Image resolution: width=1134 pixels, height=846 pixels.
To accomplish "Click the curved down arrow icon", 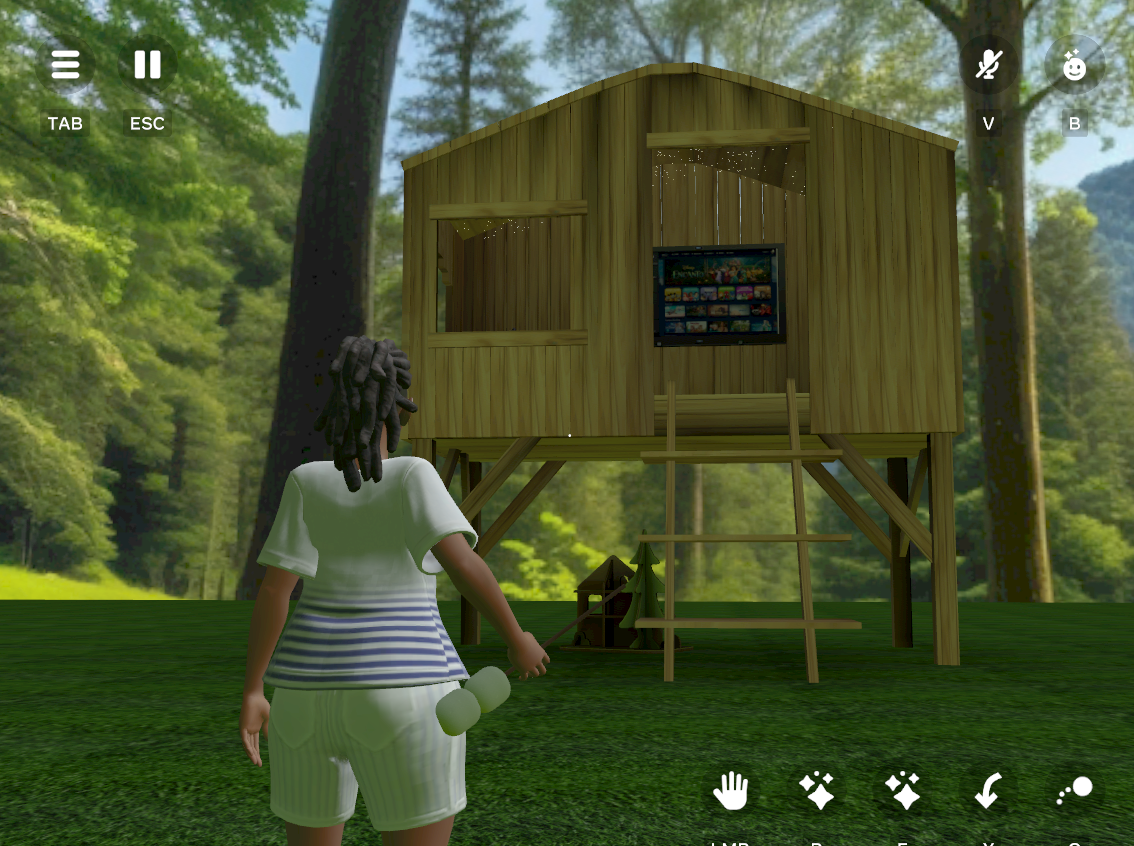I will click(988, 791).
